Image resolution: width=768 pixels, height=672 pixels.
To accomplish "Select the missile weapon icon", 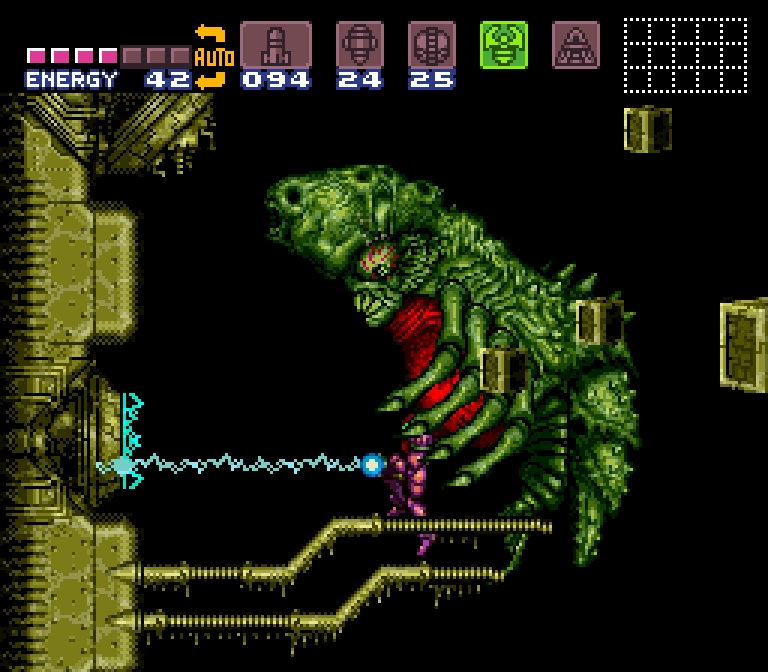I will pyautogui.click(x=275, y=45).
